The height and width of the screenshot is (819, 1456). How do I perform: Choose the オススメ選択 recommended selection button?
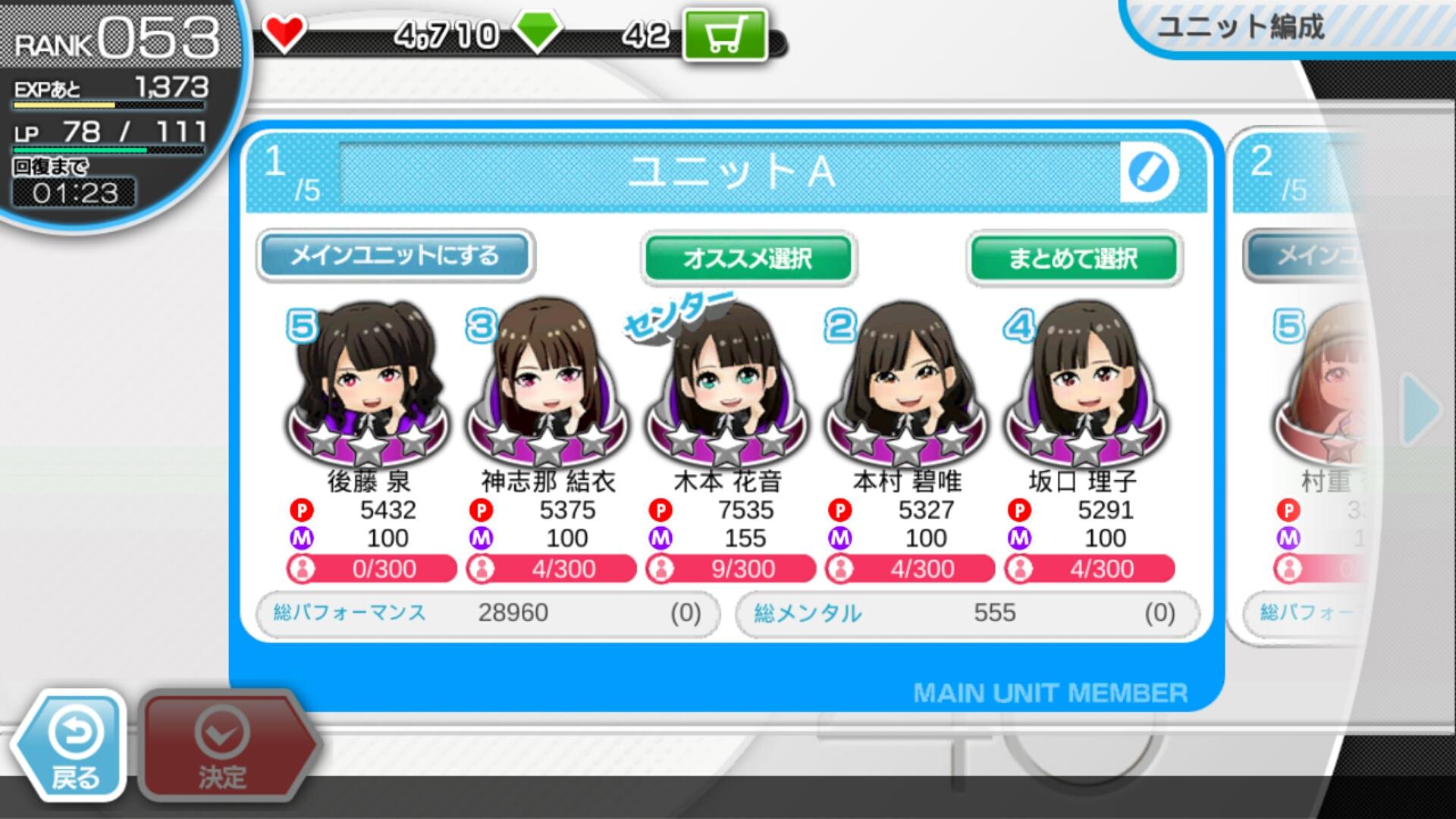coord(748,258)
